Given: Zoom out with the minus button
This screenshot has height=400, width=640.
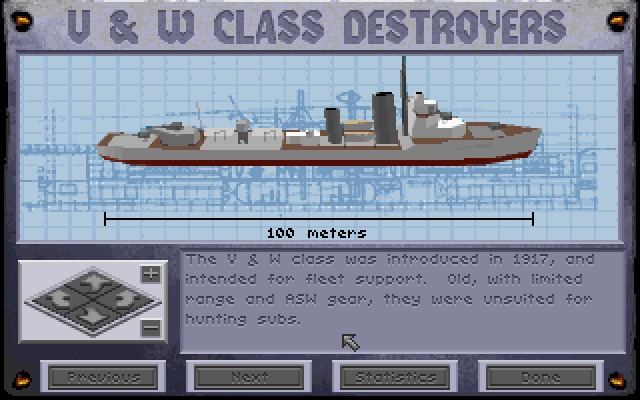Looking at the screenshot, I should point(150,327).
